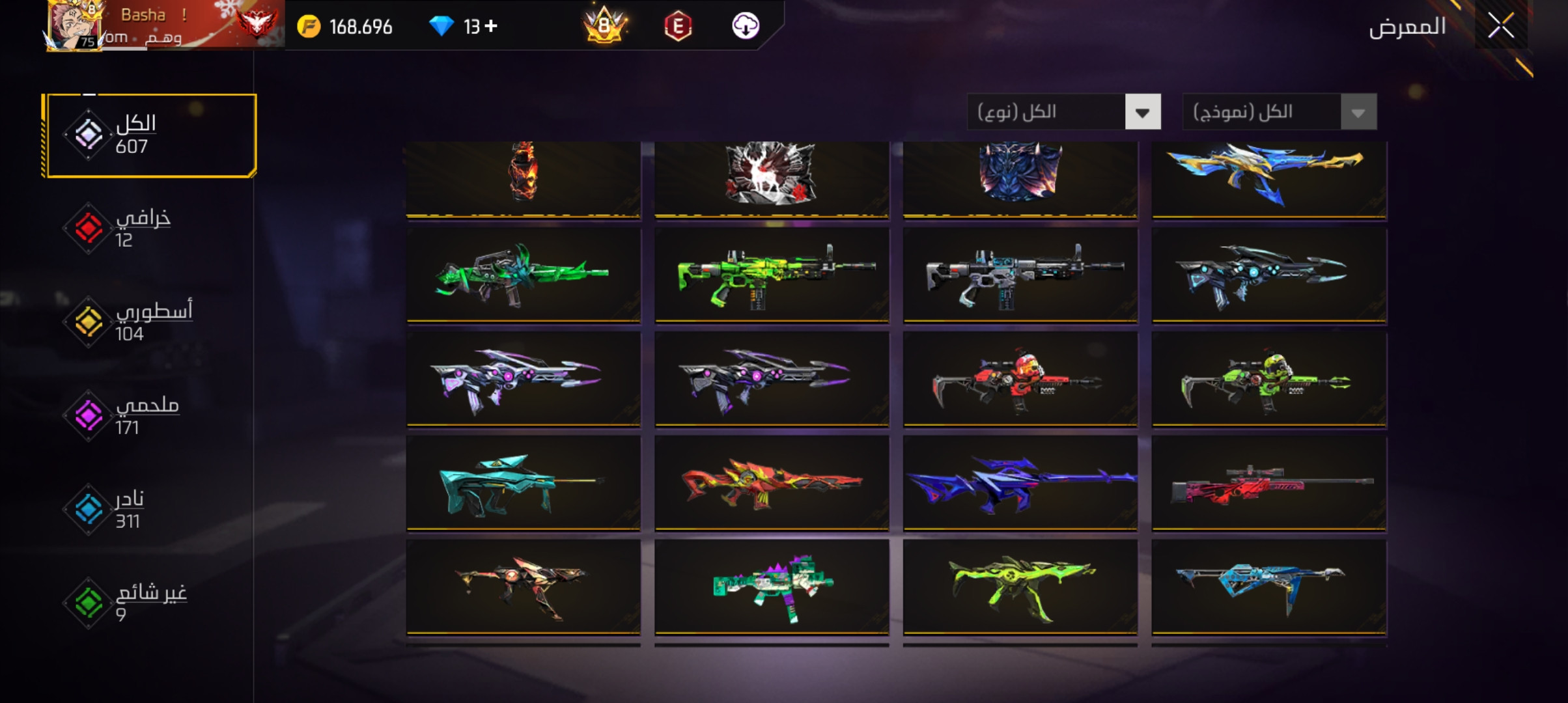The width and height of the screenshot is (1568, 703).
Task: Select the الكل 607 category tab
Action: coord(150,135)
